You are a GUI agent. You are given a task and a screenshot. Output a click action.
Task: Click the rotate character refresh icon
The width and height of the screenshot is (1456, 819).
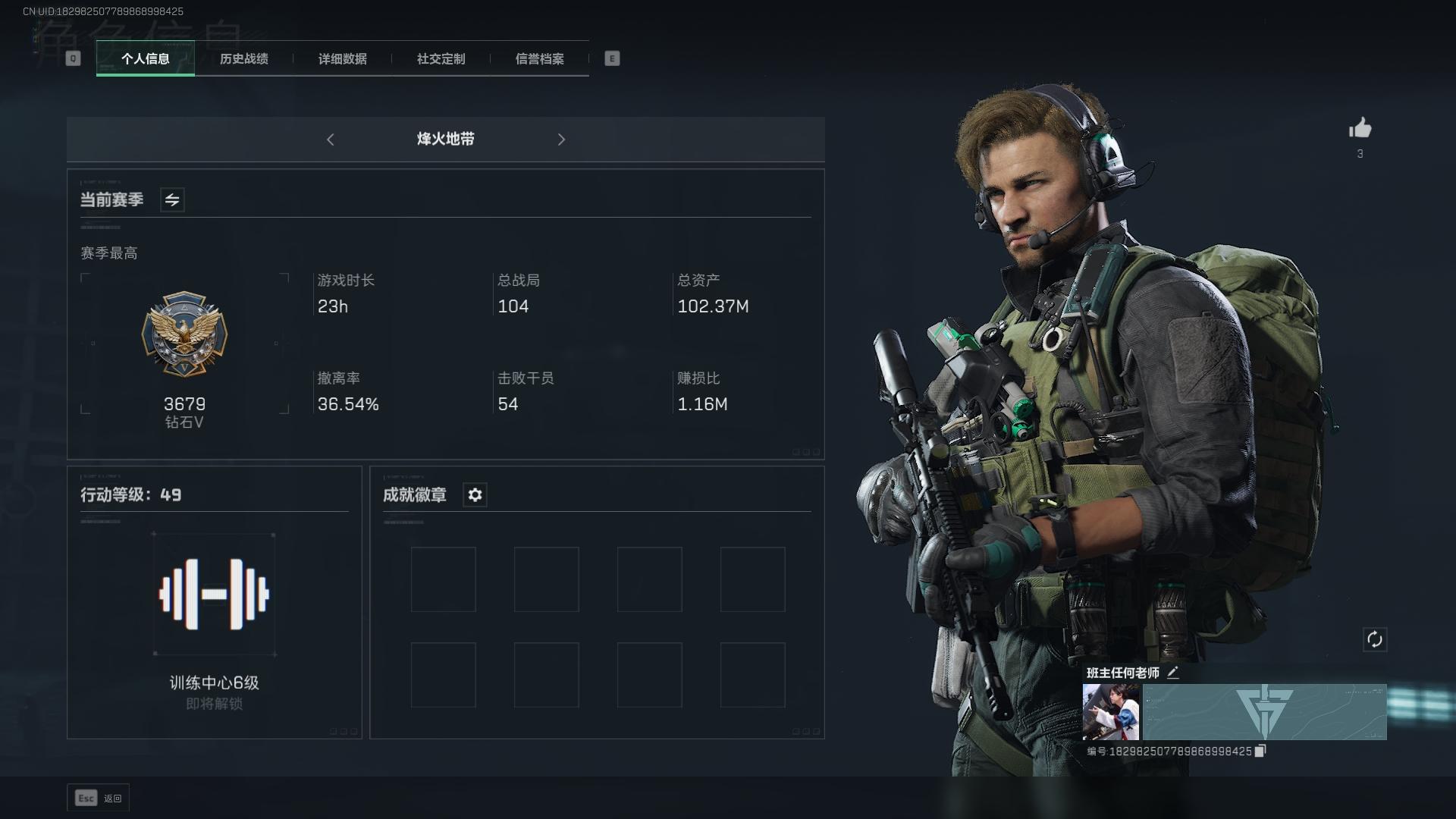coord(1374,639)
